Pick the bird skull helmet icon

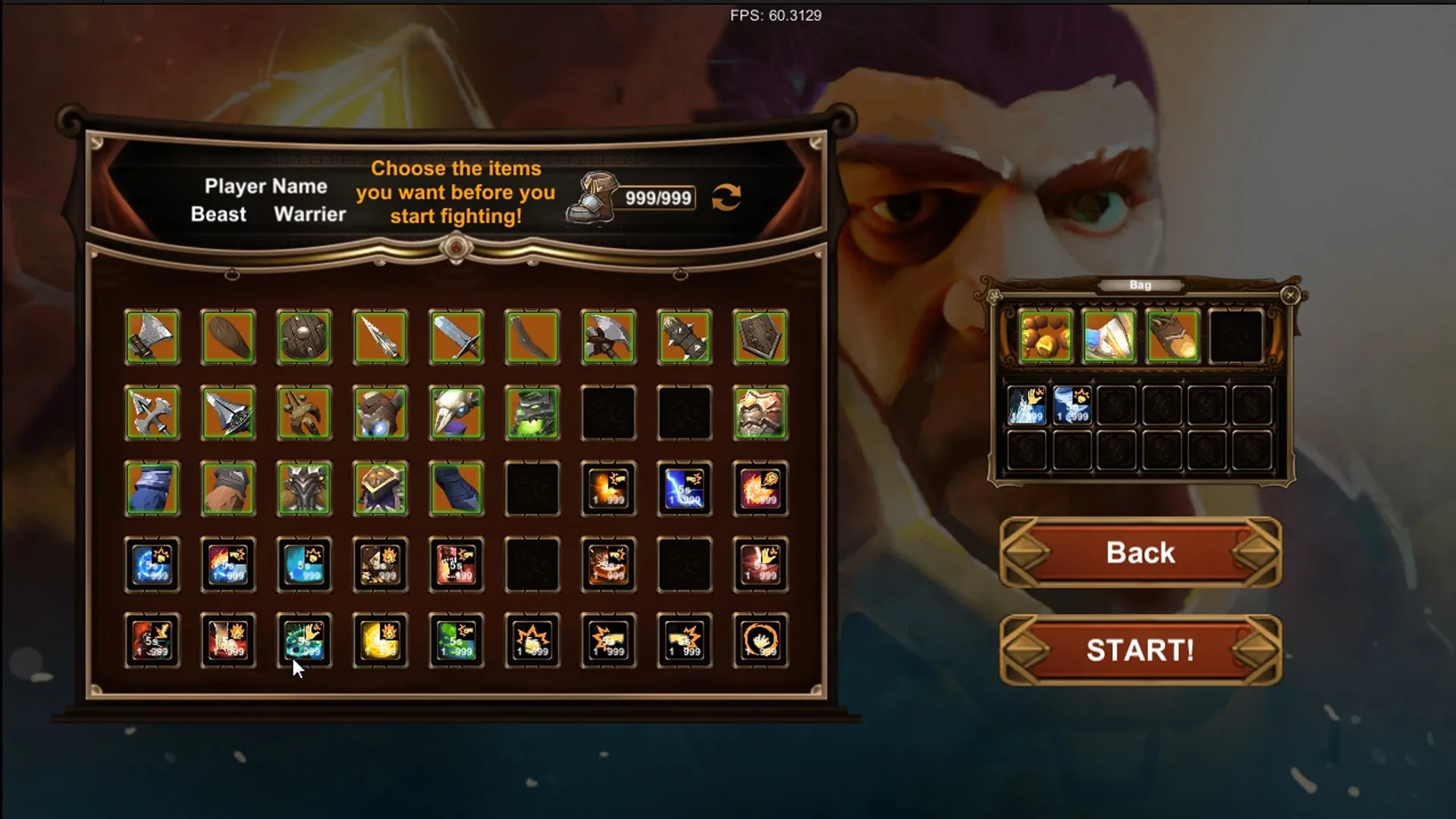click(456, 414)
